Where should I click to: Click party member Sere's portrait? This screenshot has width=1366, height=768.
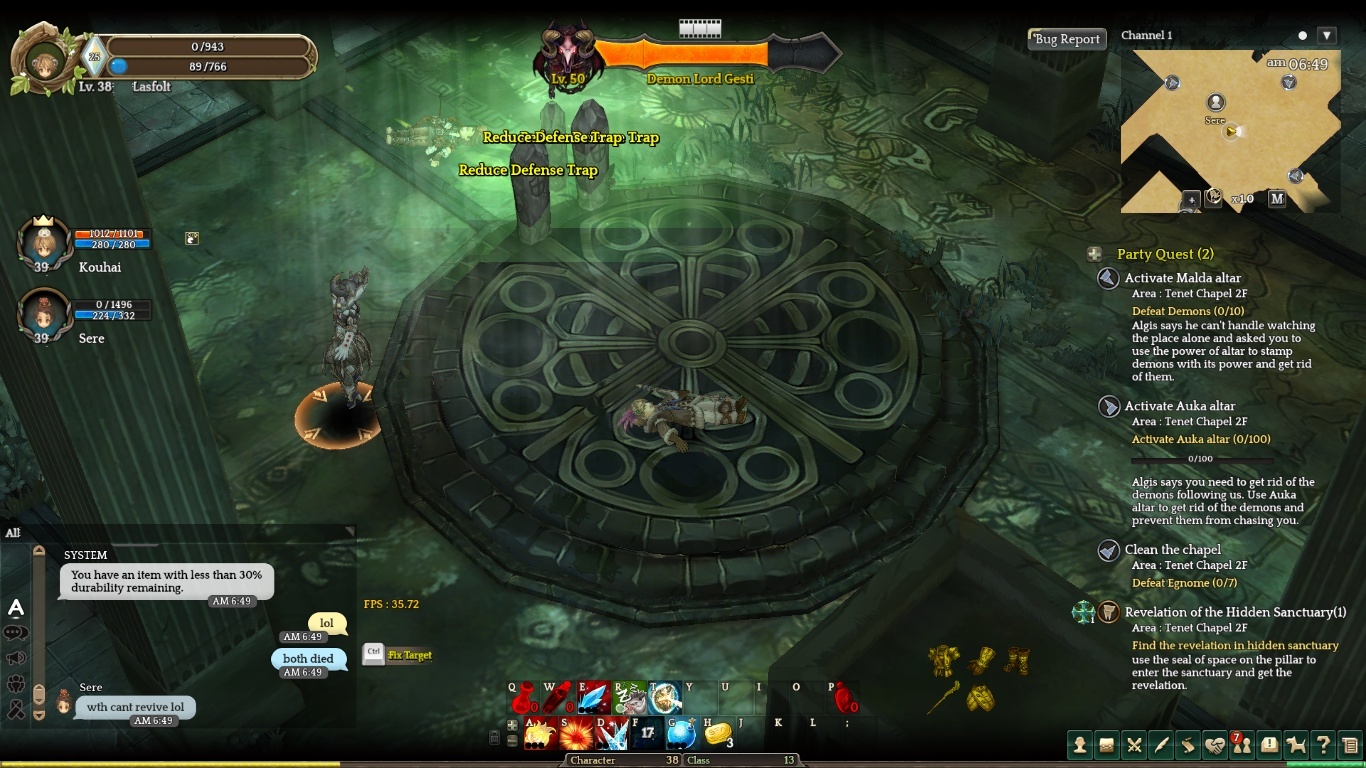[x=44, y=312]
